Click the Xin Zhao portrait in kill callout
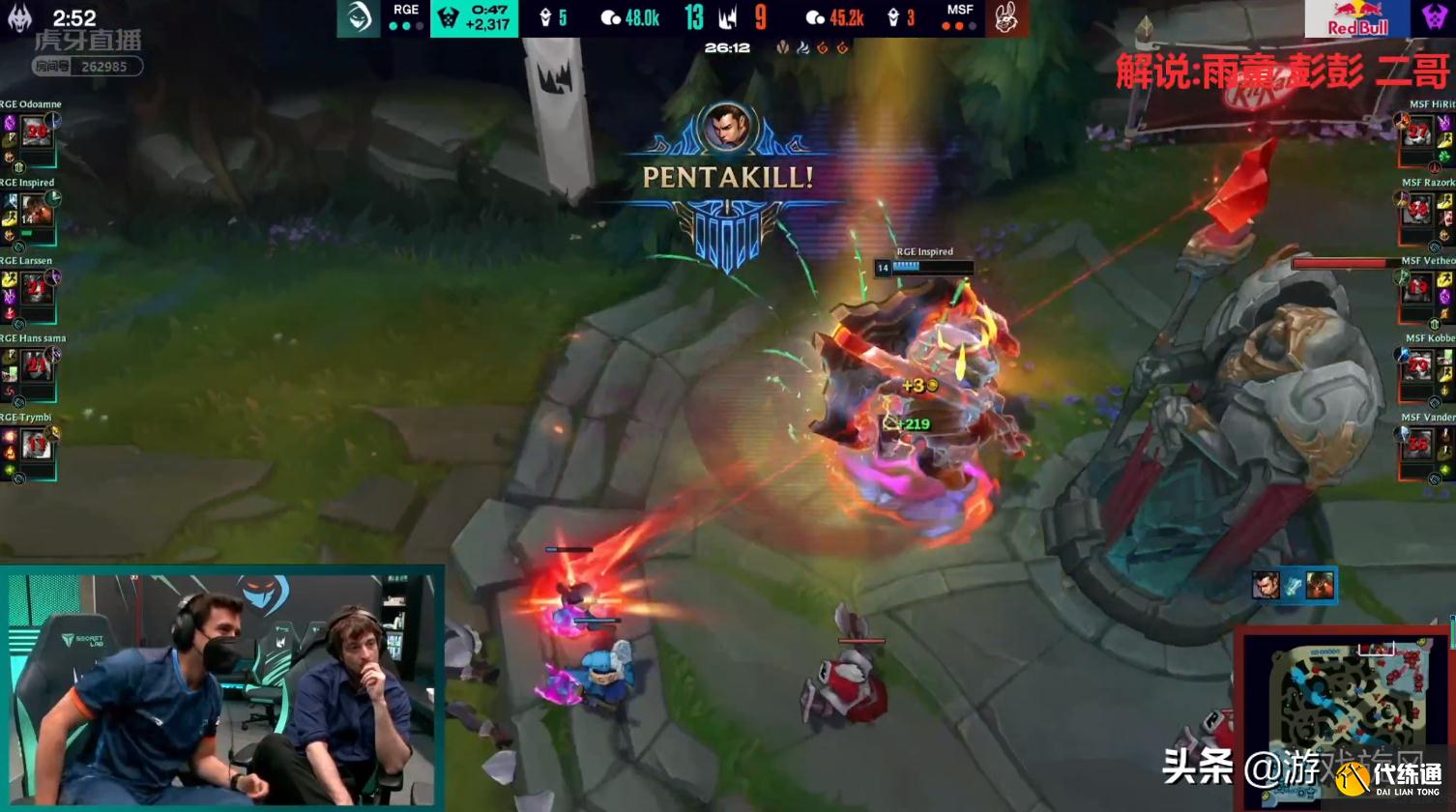 [x=1266, y=585]
